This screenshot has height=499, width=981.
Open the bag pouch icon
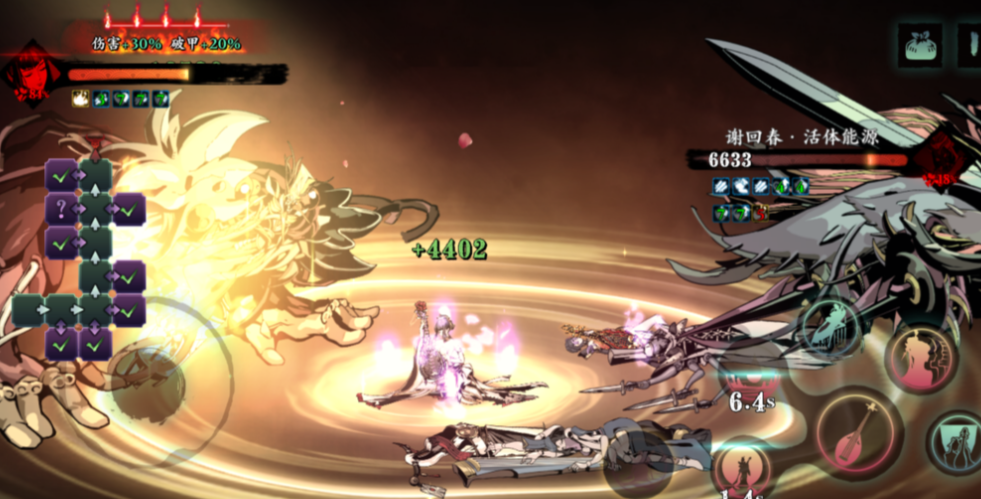(920, 45)
